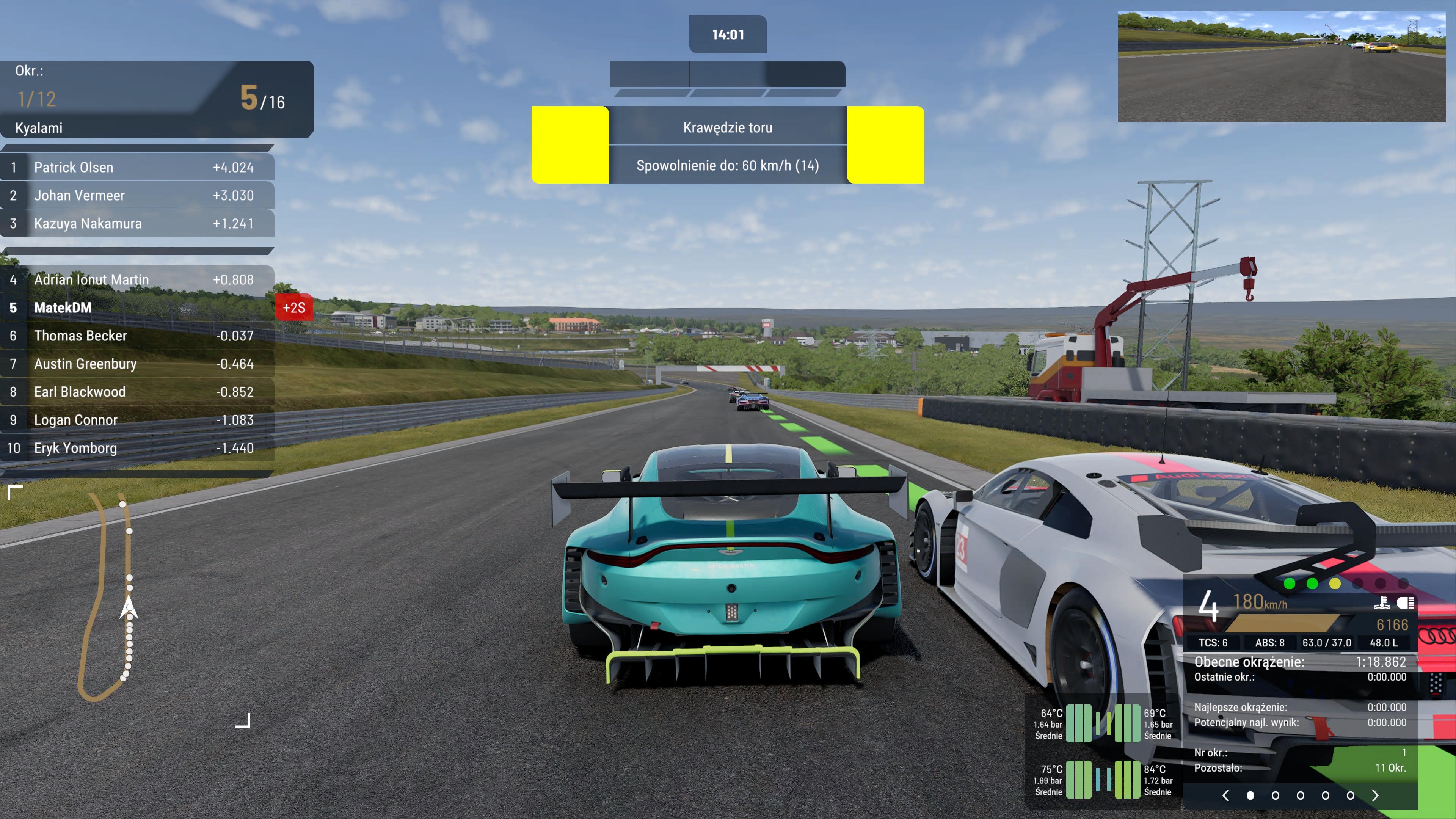Open the rear-view mirror display
The height and width of the screenshot is (819, 1456).
tap(1281, 67)
